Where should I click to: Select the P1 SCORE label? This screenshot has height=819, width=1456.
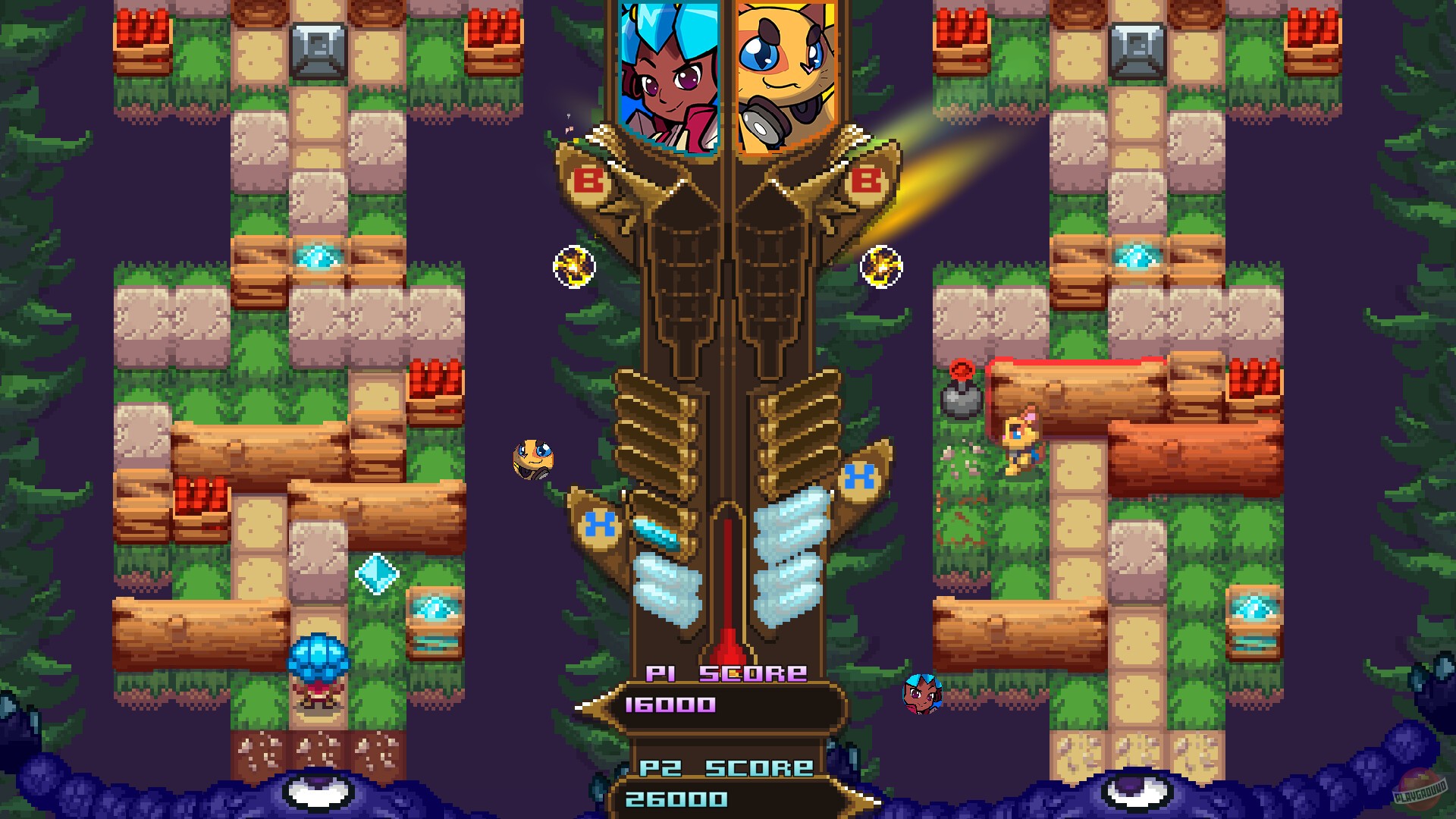click(722, 671)
